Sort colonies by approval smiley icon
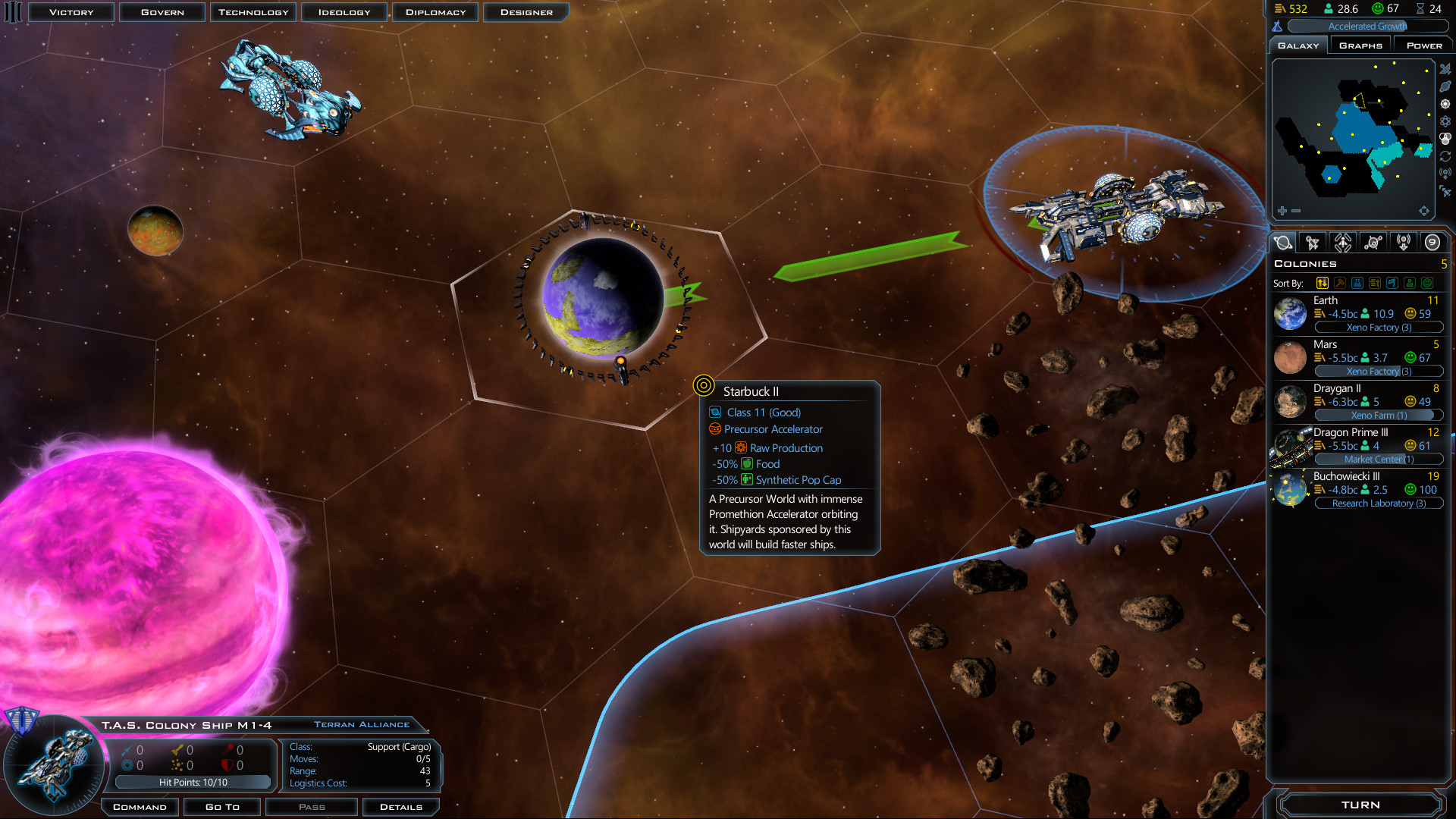The width and height of the screenshot is (1456, 819). pos(1426,282)
